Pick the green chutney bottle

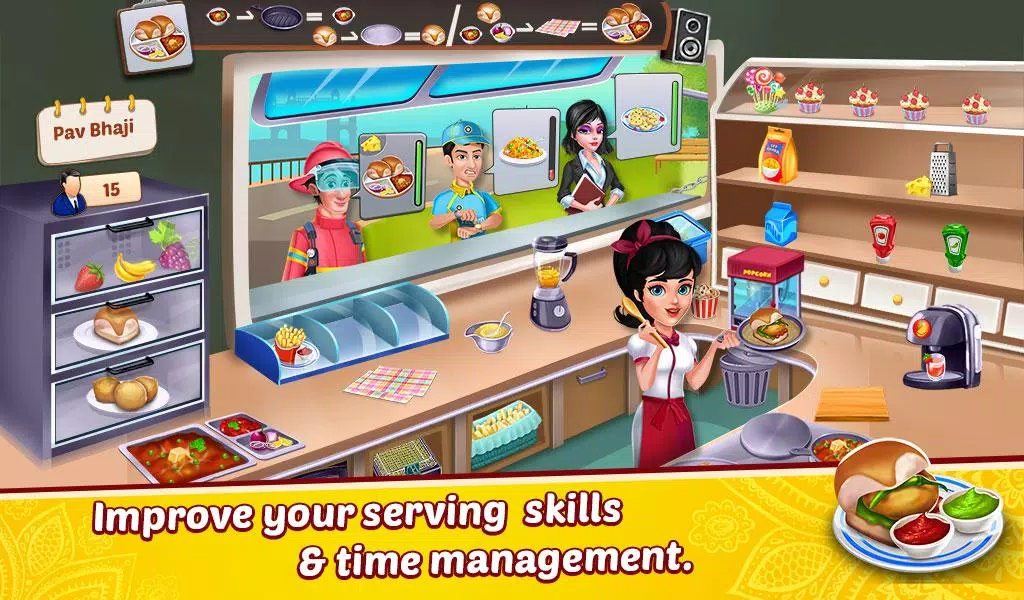coord(954,244)
